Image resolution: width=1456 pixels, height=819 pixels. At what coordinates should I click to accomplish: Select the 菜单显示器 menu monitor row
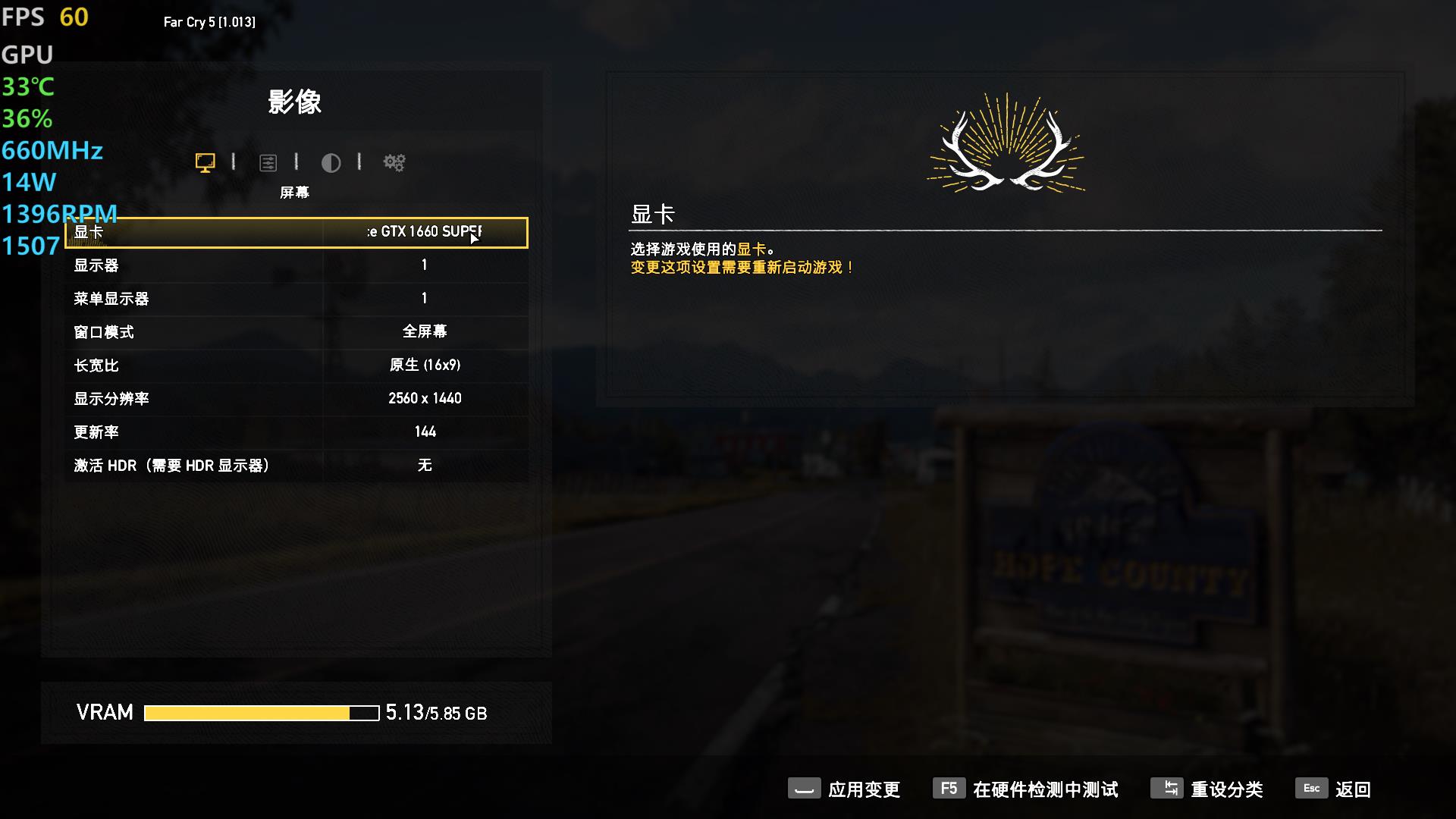click(296, 299)
